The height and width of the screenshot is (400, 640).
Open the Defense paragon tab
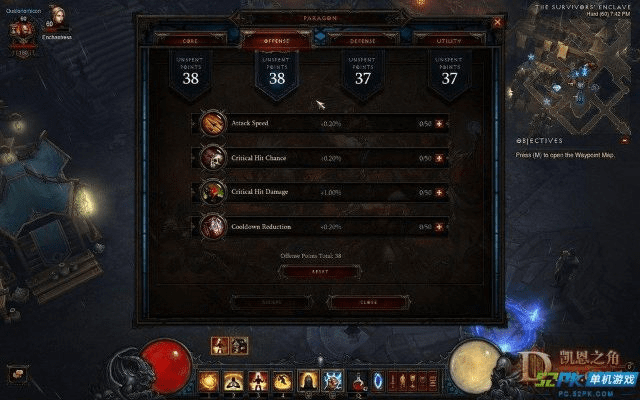pyautogui.click(x=362, y=40)
